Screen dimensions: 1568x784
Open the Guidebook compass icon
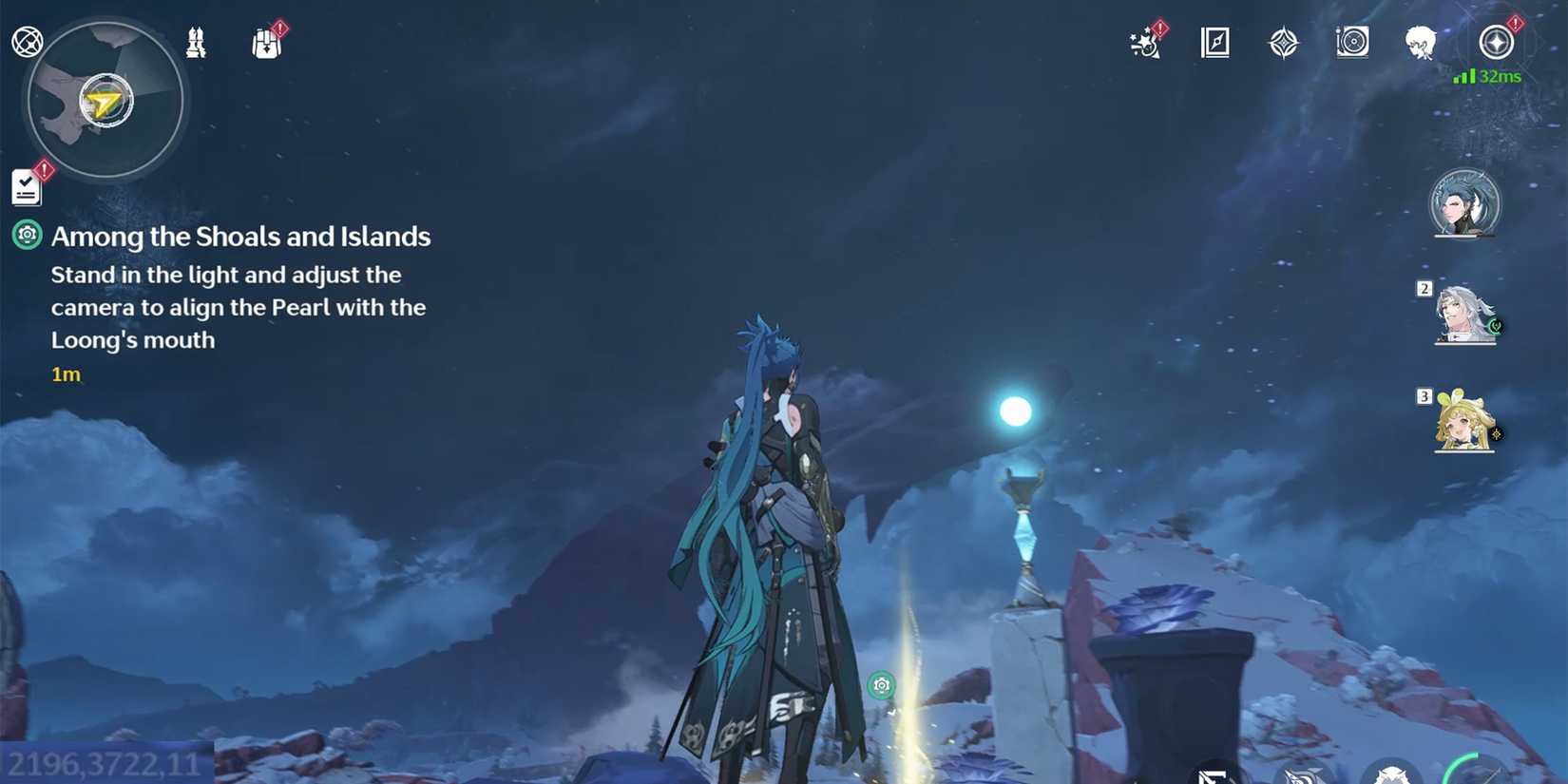1214,42
